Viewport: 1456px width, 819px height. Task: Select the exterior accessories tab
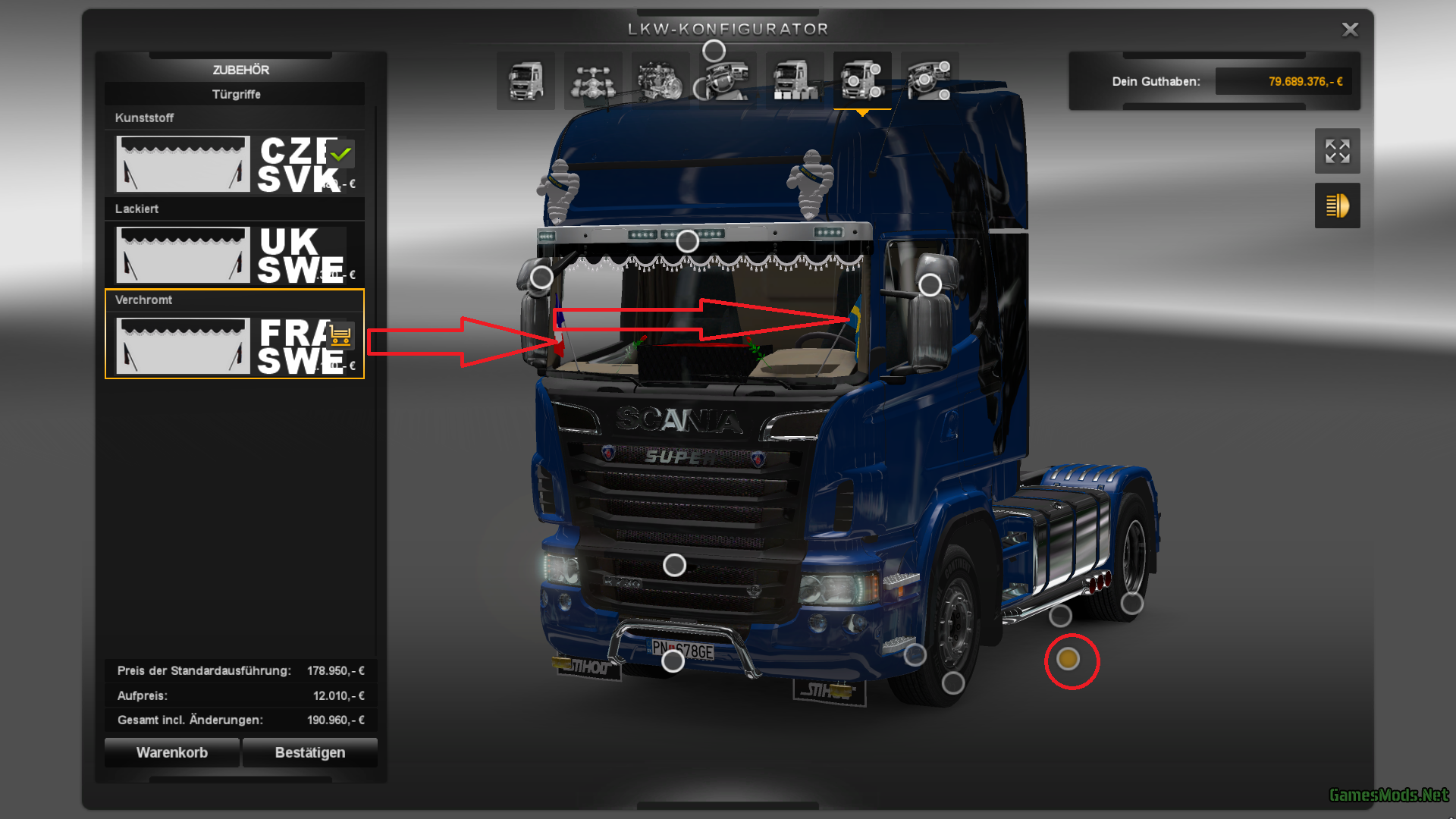pos(862,81)
